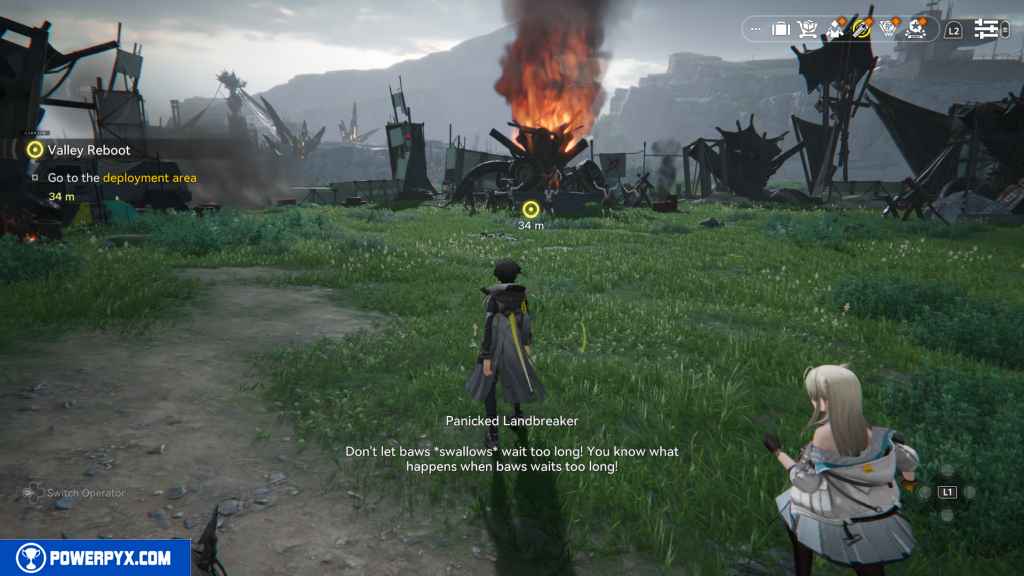Viewport: 1024px width, 576px height.
Task: Click the yellow circular ticket icon
Action: point(861,29)
